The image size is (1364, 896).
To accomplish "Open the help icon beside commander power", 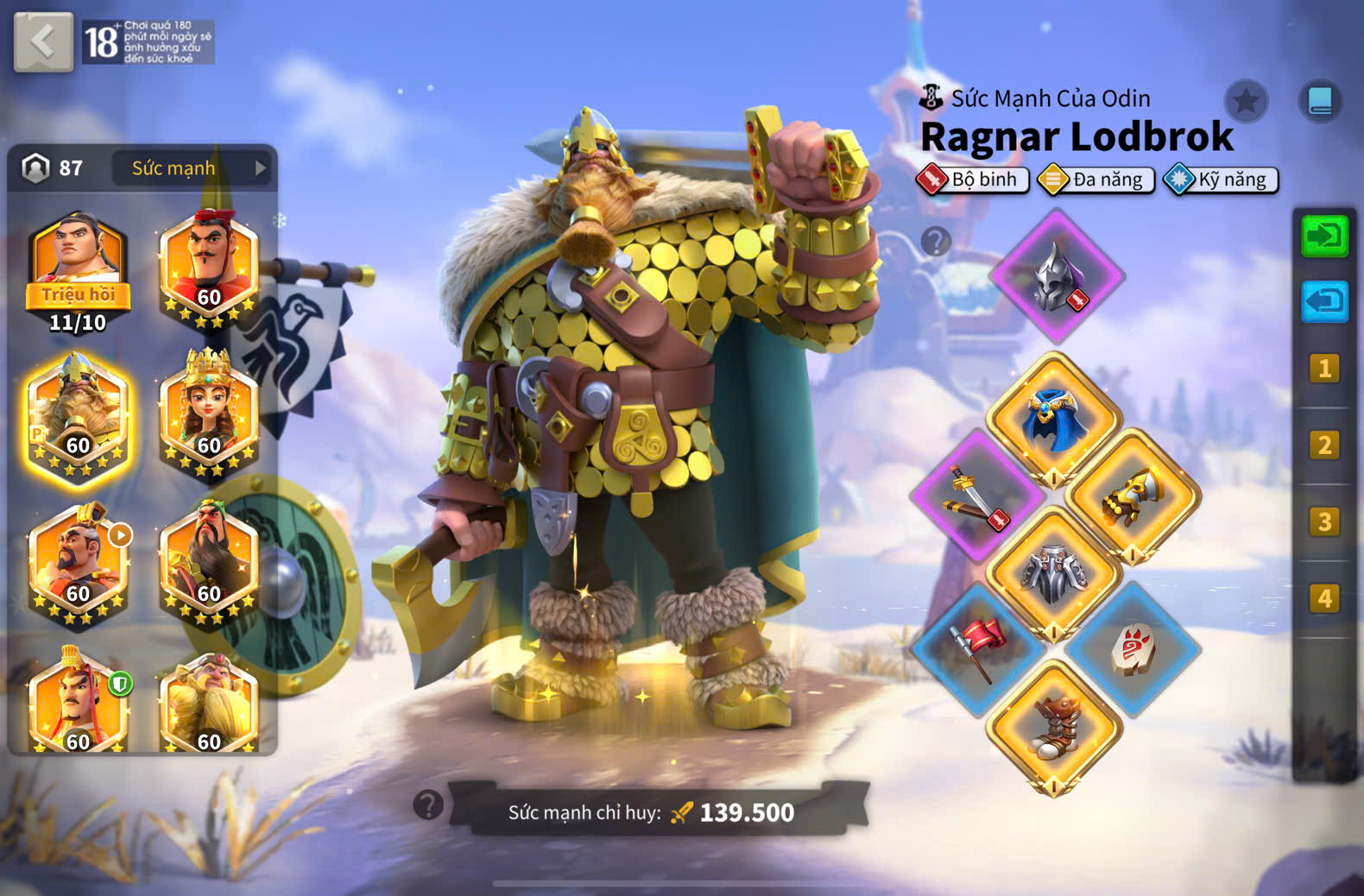I will point(428,805).
